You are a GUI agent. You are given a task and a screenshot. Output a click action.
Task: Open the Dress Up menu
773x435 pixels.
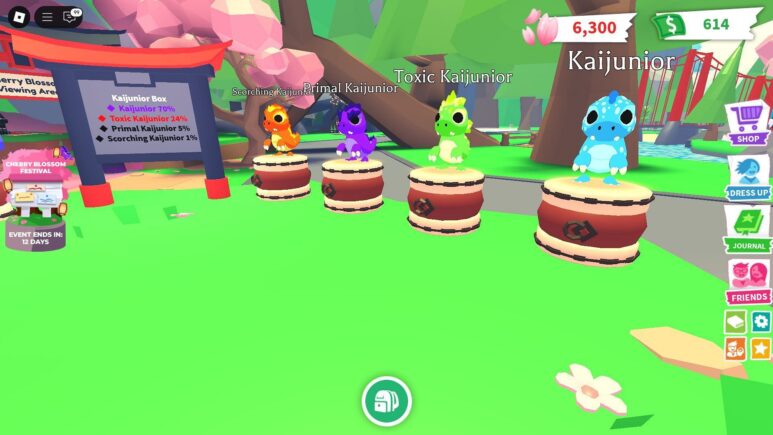coord(747,176)
